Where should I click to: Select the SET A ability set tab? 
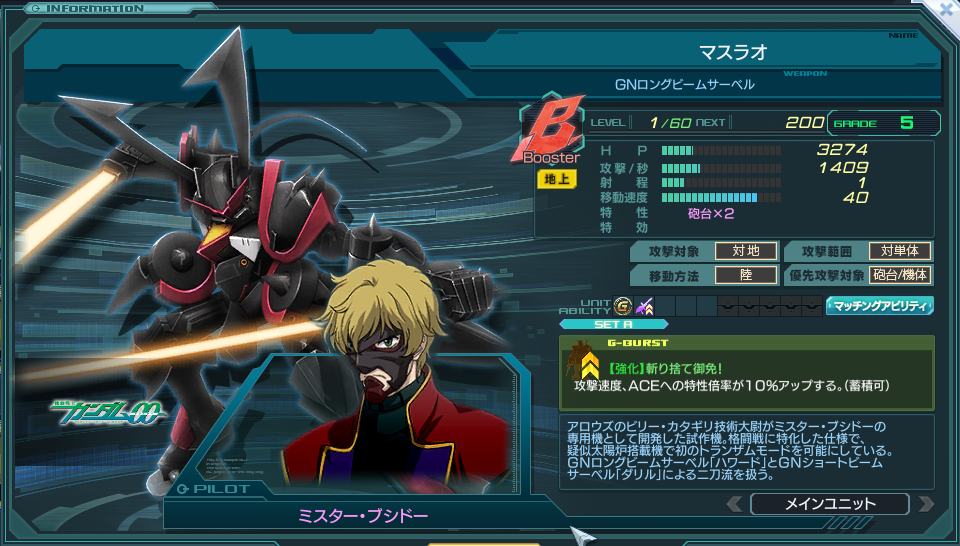(x=599, y=324)
